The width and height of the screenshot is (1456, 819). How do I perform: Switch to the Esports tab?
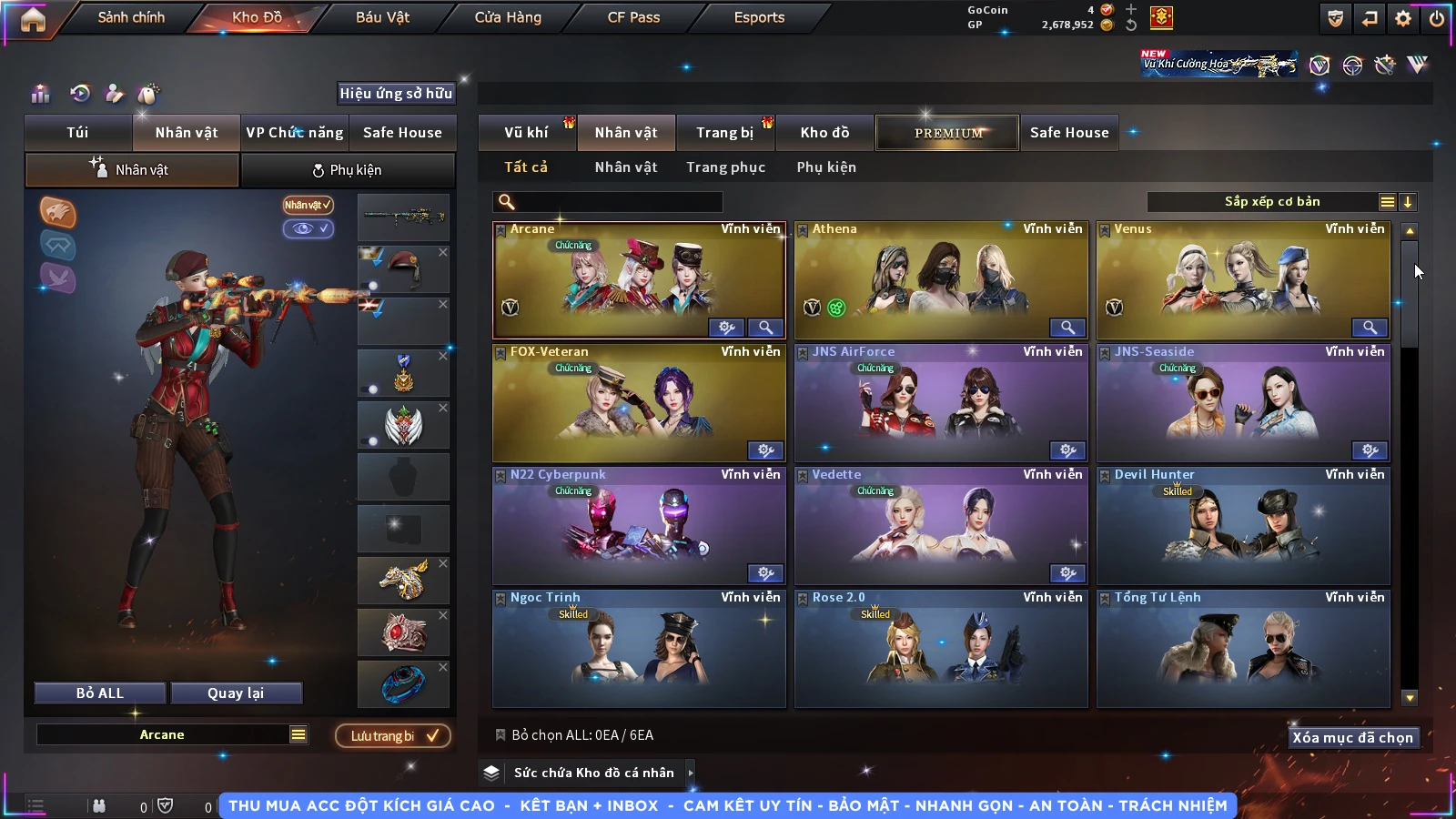click(x=759, y=17)
